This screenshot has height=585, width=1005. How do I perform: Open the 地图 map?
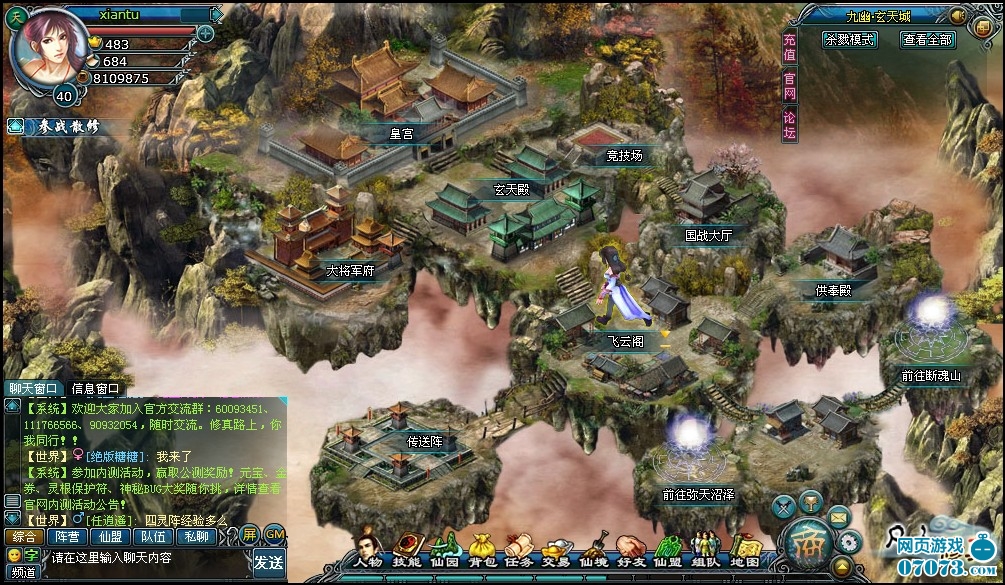pyautogui.click(x=745, y=549)
